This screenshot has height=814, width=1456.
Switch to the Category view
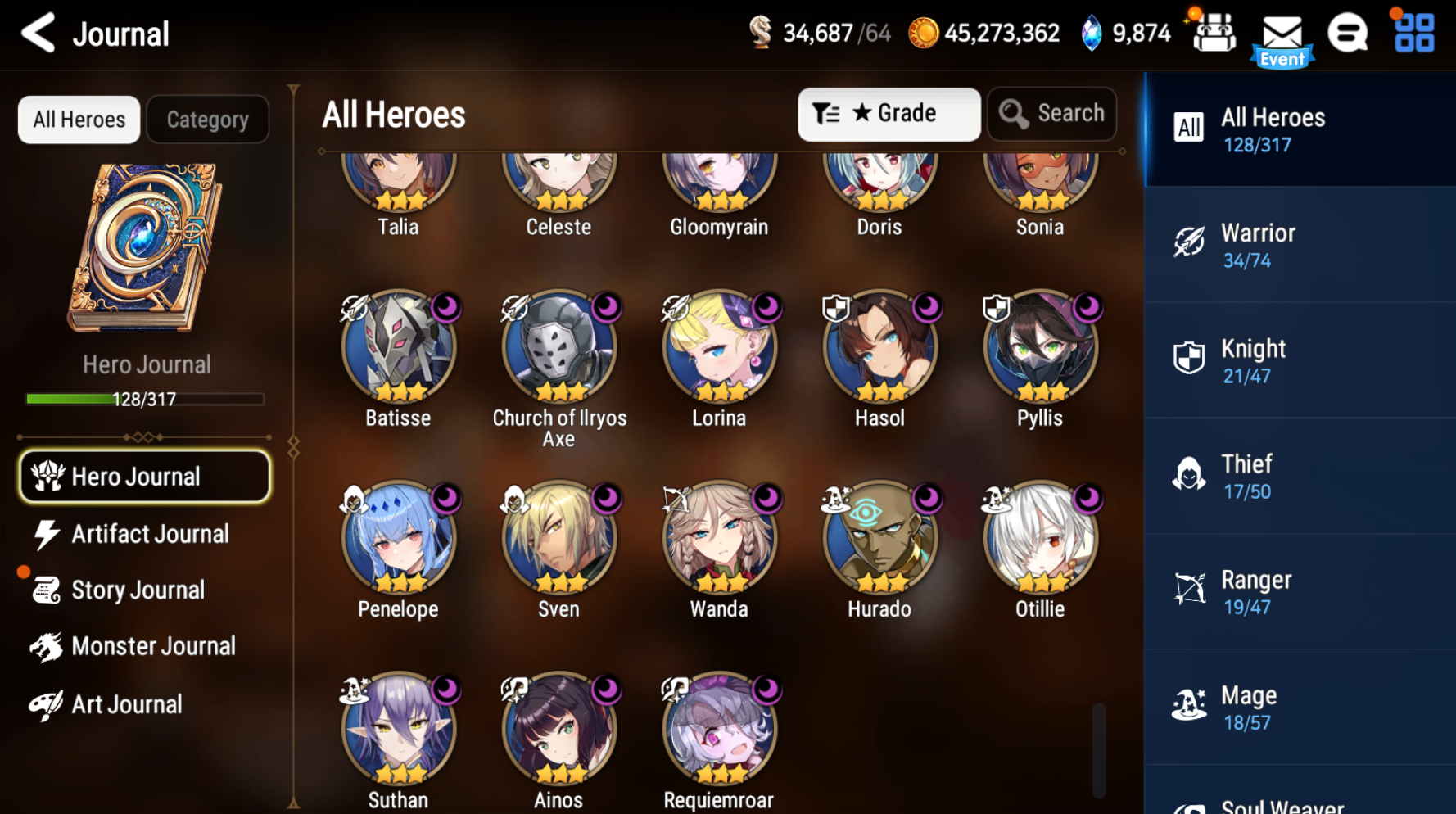(x=207, y=119)
